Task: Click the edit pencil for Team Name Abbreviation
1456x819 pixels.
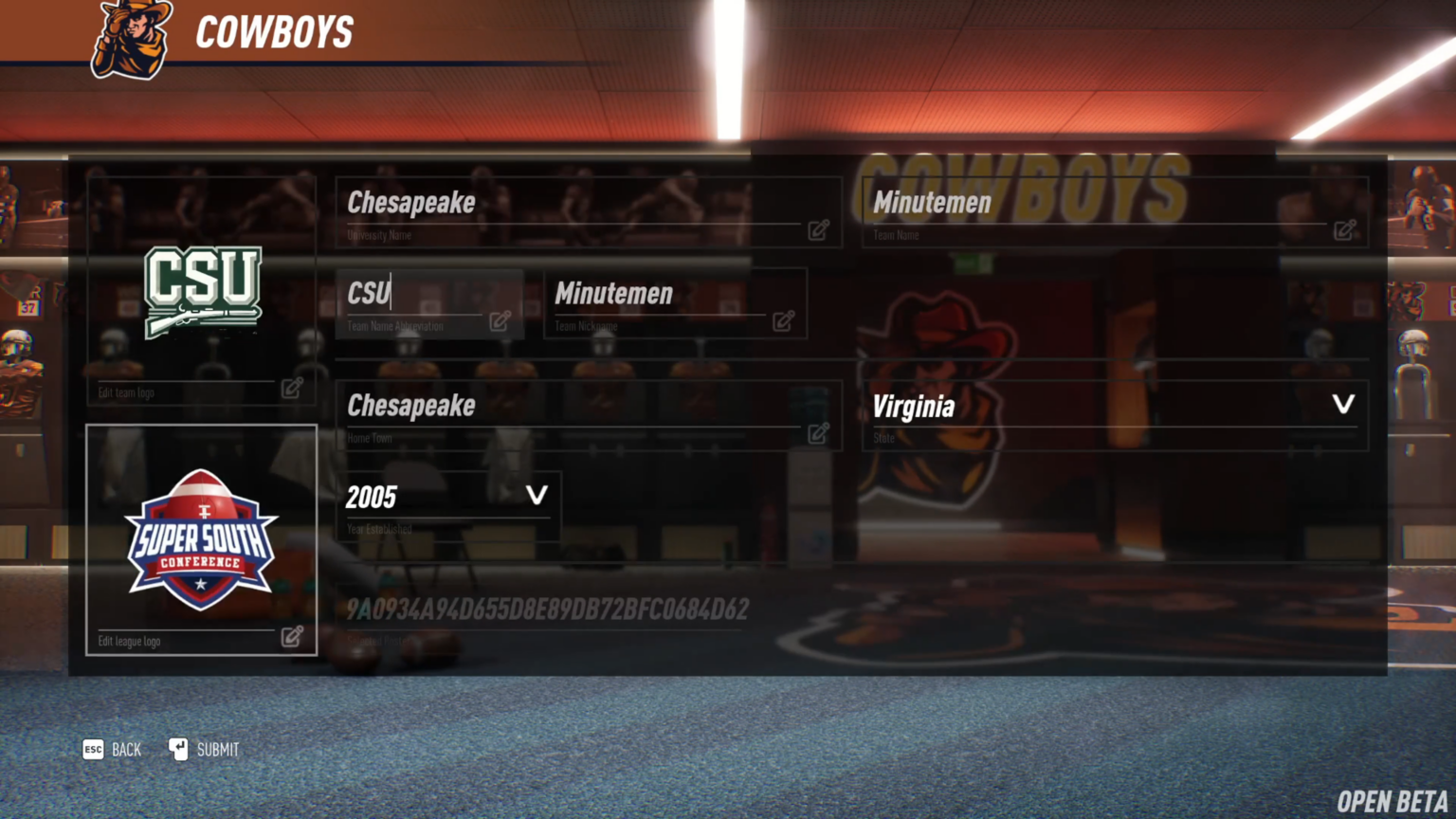Action: click(x=500, y=321)
